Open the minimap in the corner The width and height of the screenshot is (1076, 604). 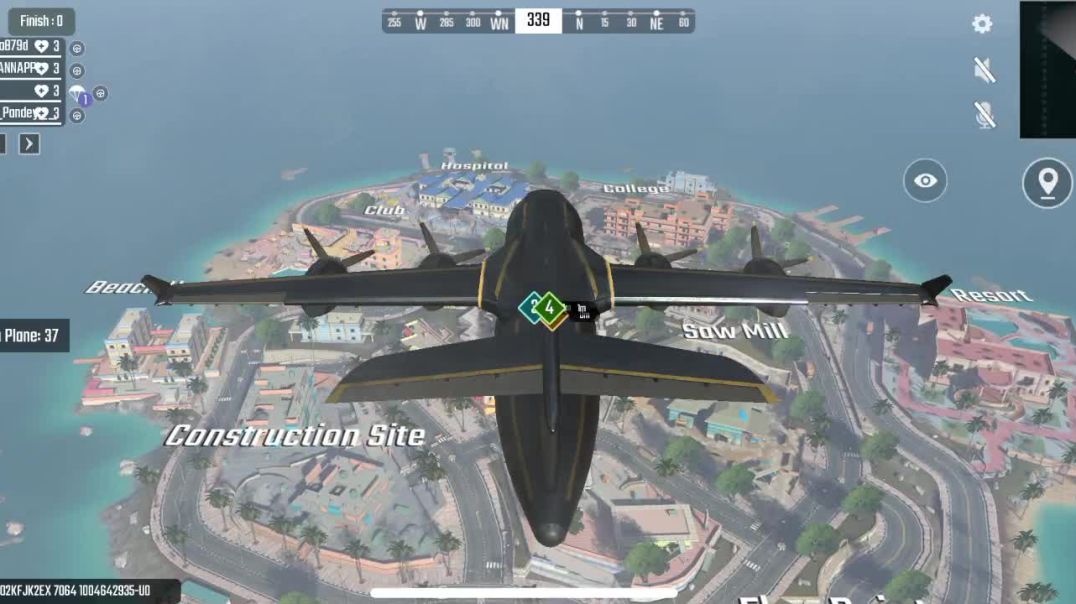pos(1047,69)
